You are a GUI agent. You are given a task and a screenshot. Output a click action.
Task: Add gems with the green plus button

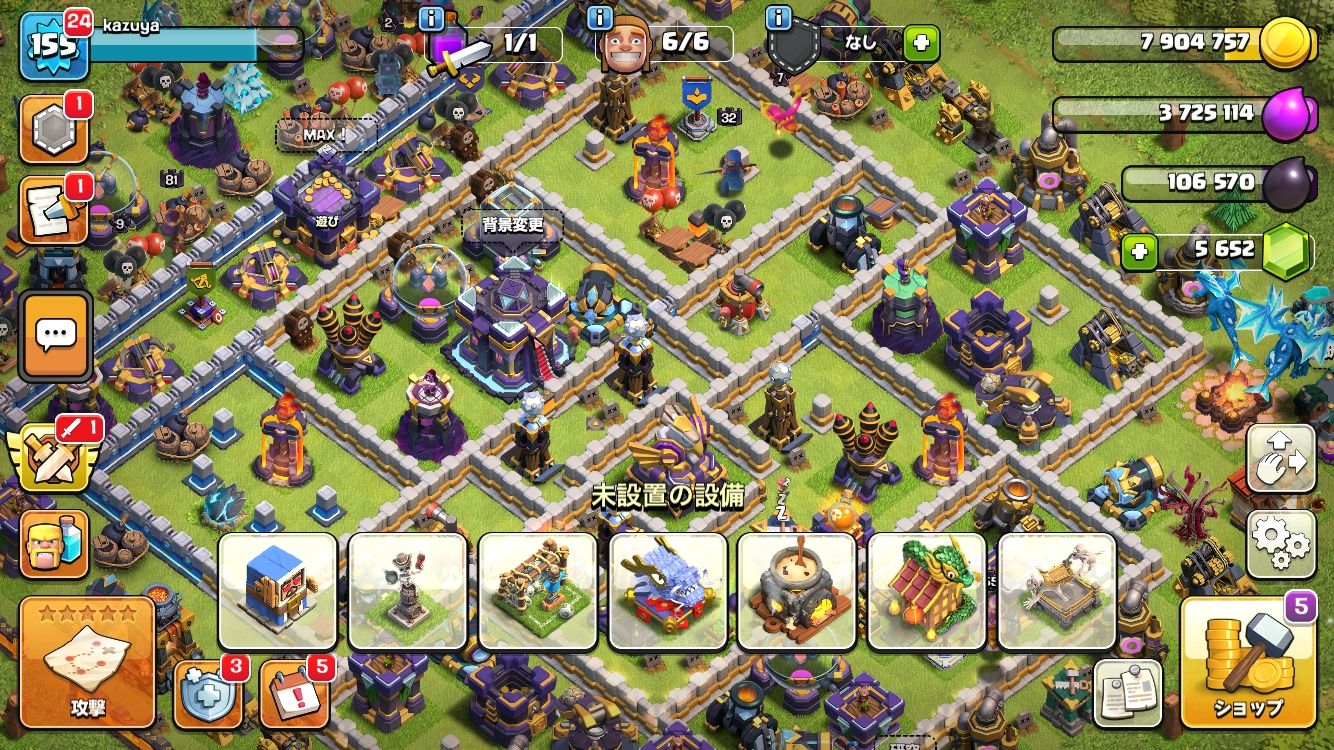[1139, 251]
